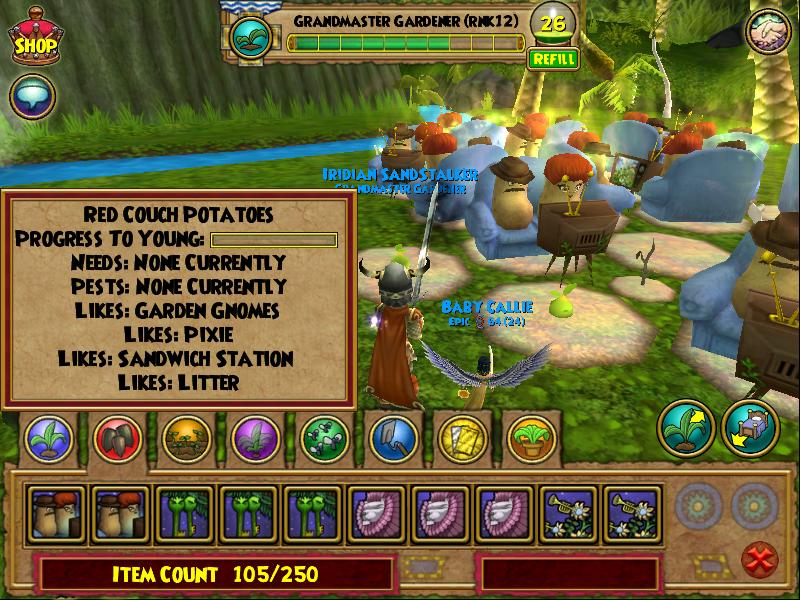Open the green pebbles category tab
The image size is (800, 600).
coord(323,437)
